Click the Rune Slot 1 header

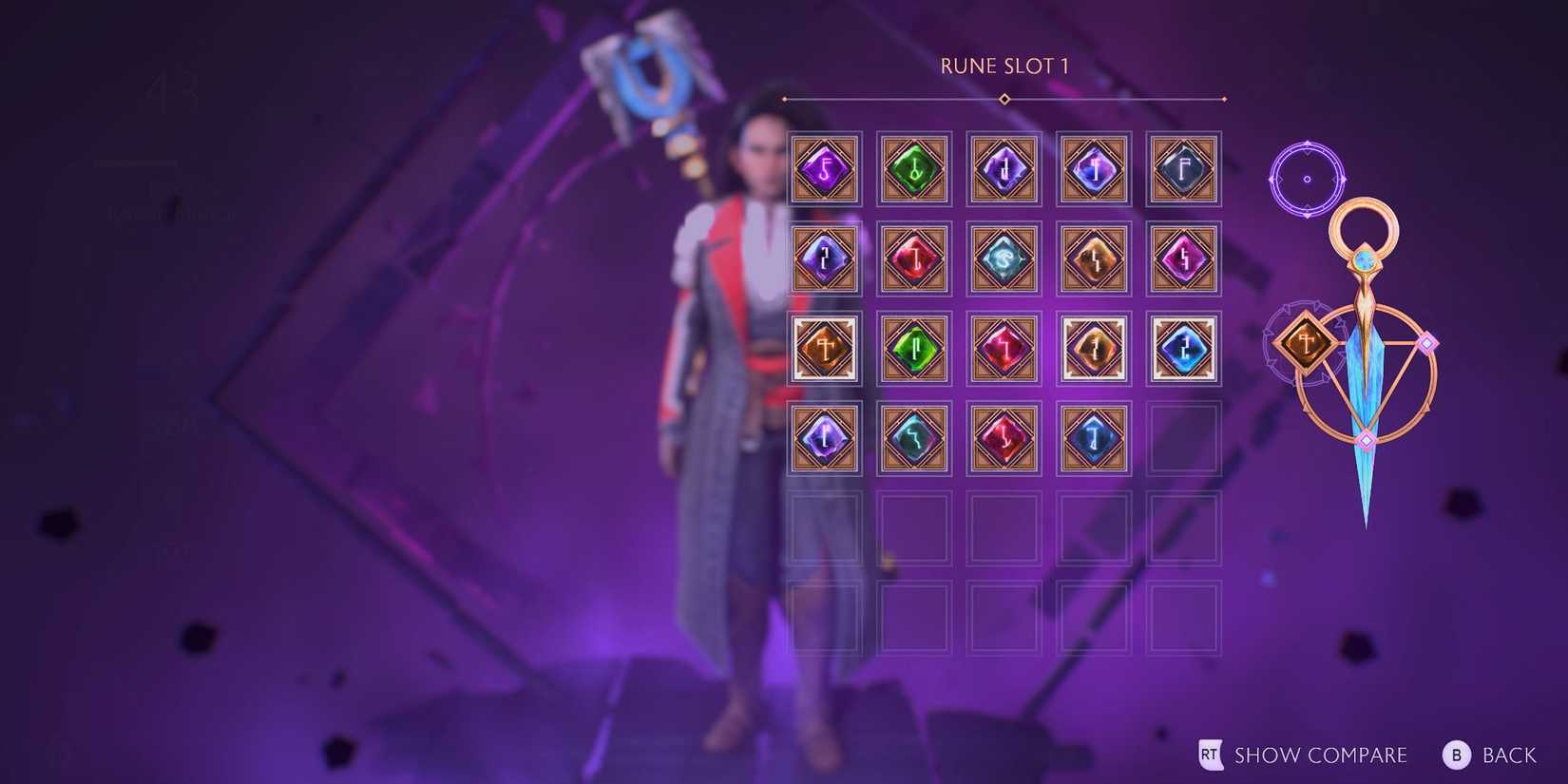click(1004, 67)
